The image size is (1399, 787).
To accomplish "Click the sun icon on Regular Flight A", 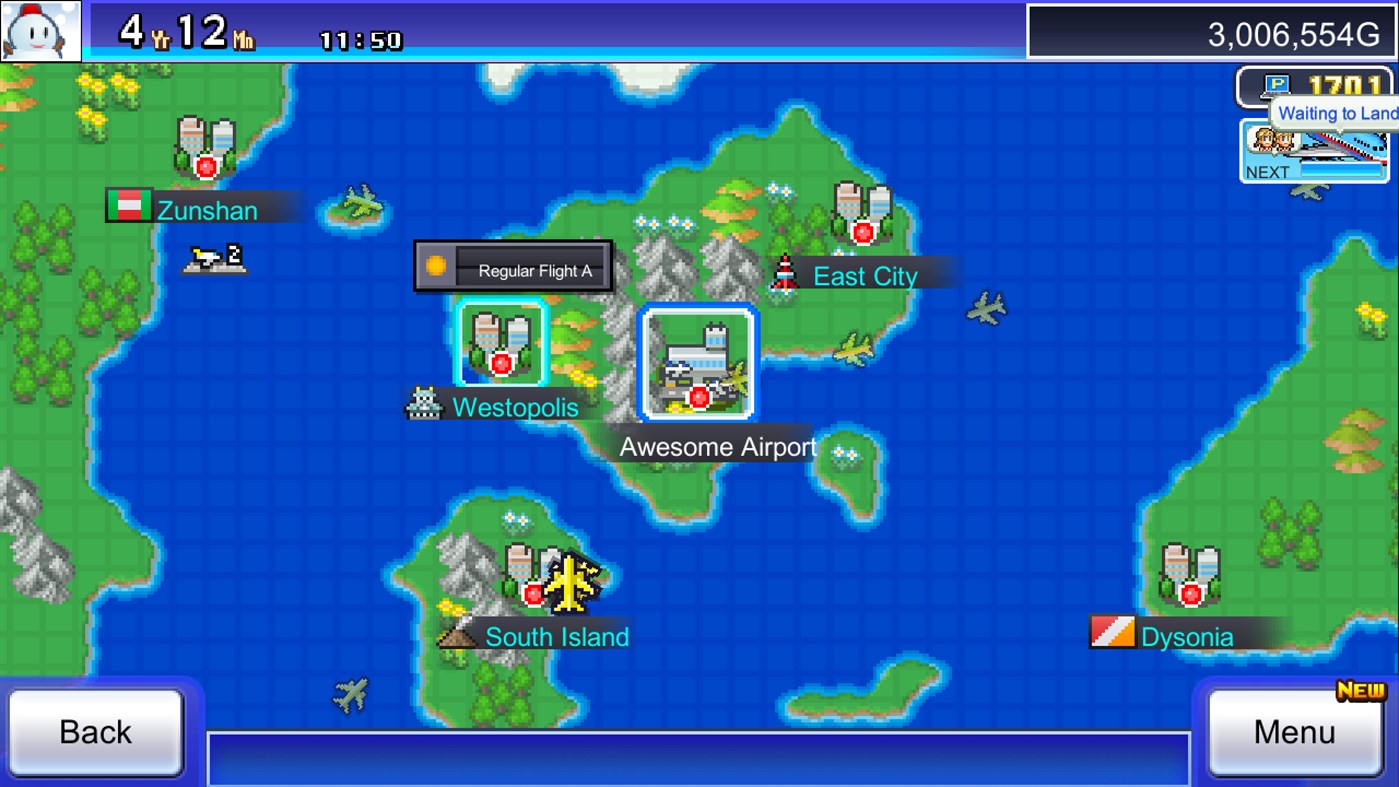I will pyautogui.click(x=437, y=264).
